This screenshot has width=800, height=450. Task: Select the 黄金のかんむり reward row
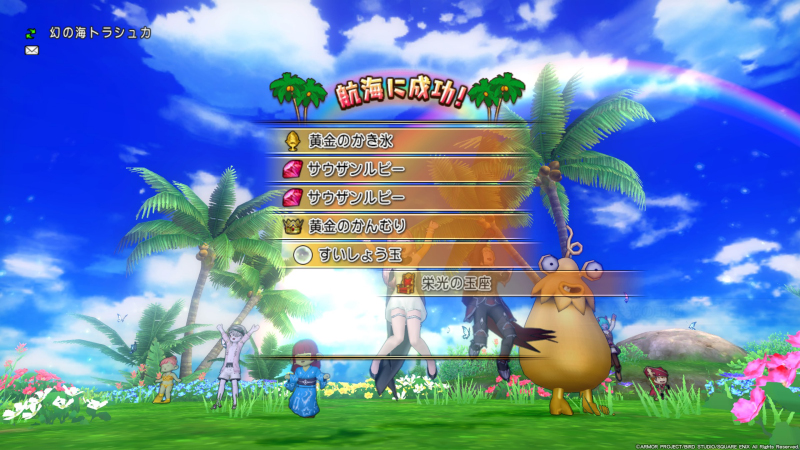[x=400, y=226]
